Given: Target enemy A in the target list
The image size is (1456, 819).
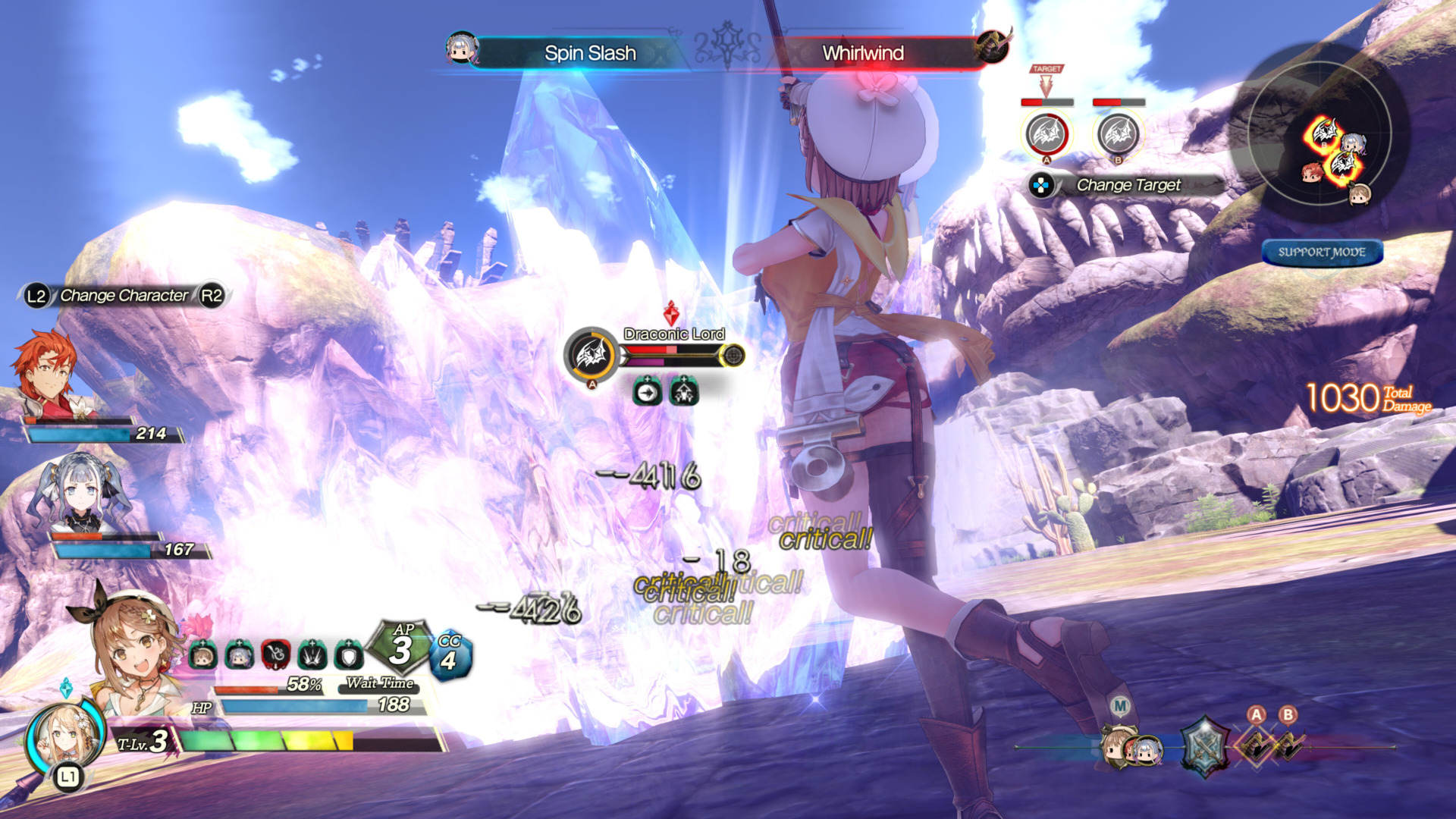Looking at the screenshot, I should 1046,134.
